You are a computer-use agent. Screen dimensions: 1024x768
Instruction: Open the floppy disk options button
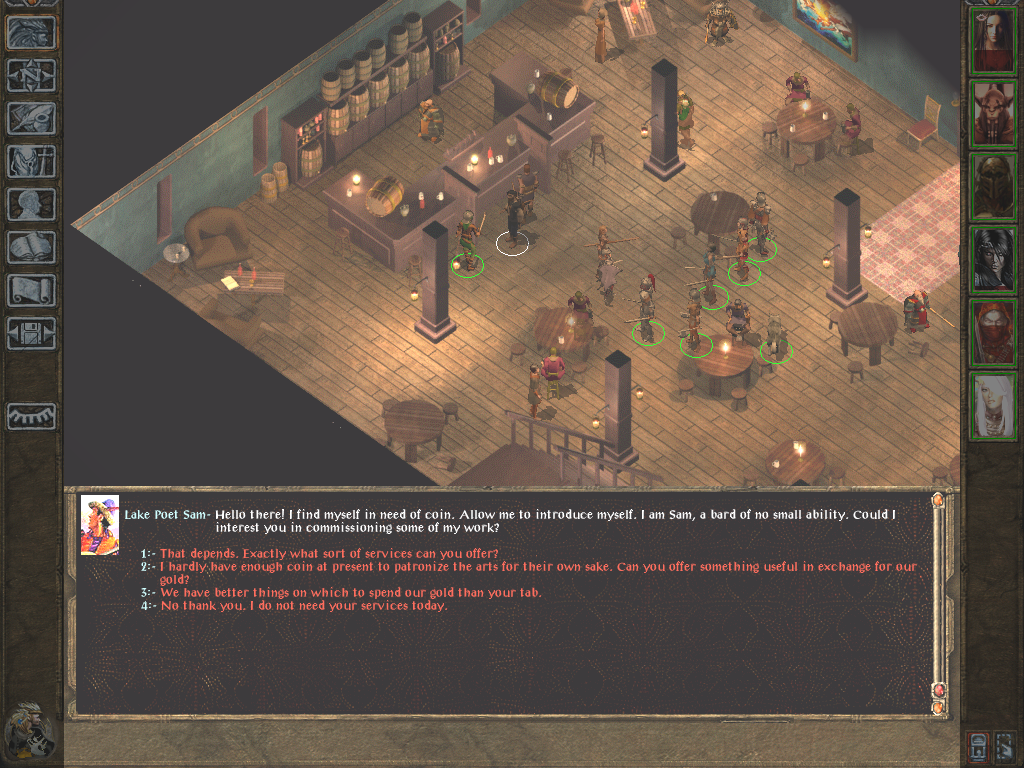(x=31, y=333)
